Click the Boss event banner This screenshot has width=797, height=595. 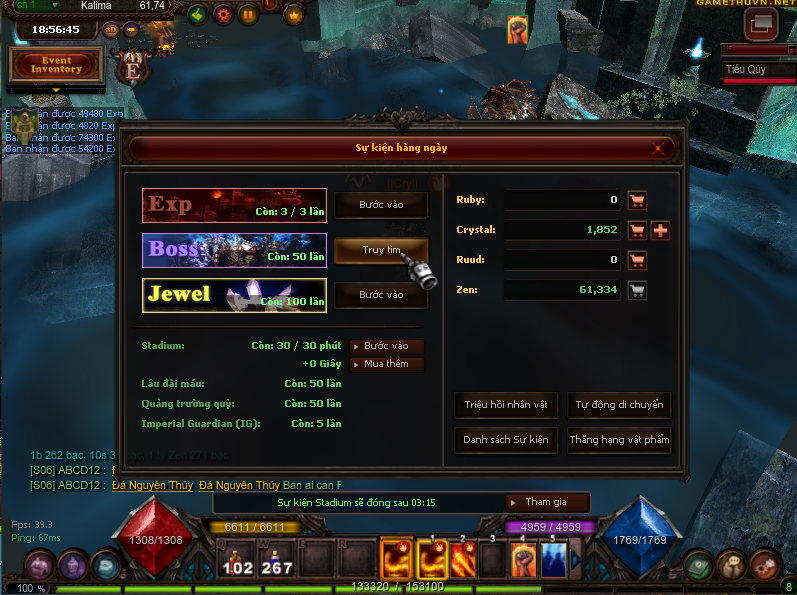[x=234, y=250]
